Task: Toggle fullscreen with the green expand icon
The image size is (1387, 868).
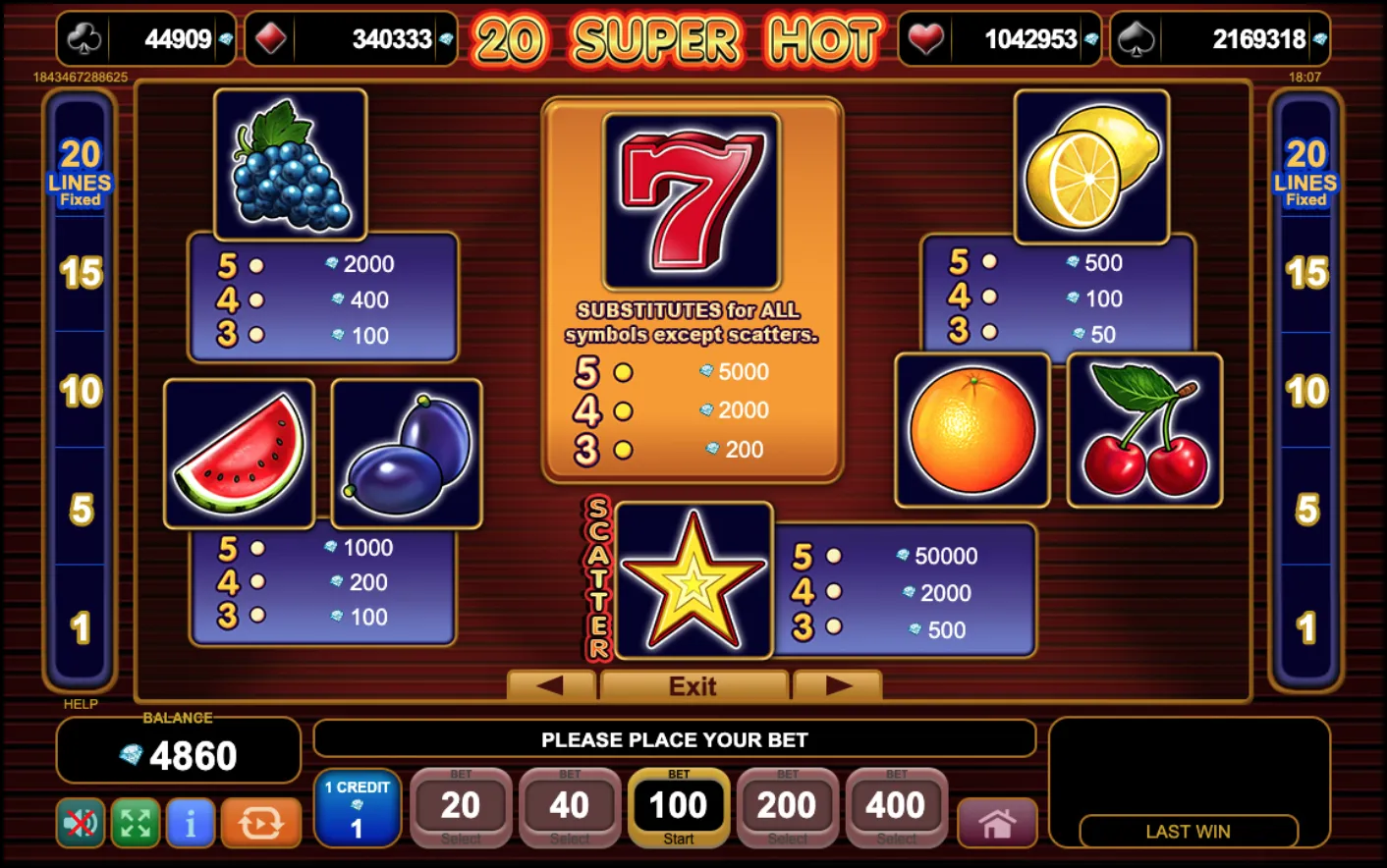Action: click(135, 823)
